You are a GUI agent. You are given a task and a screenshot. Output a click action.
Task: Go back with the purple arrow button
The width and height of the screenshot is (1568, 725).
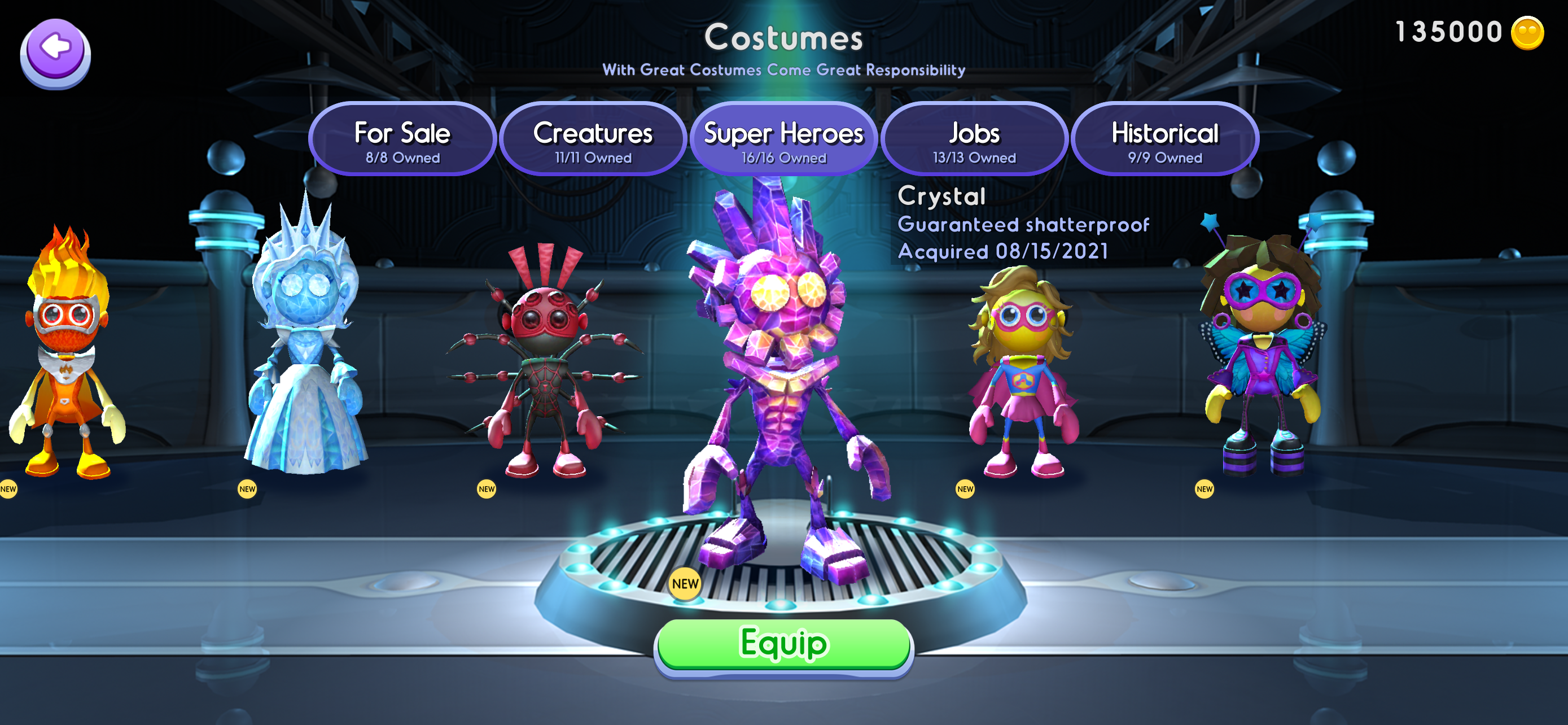tap(55, 54)
